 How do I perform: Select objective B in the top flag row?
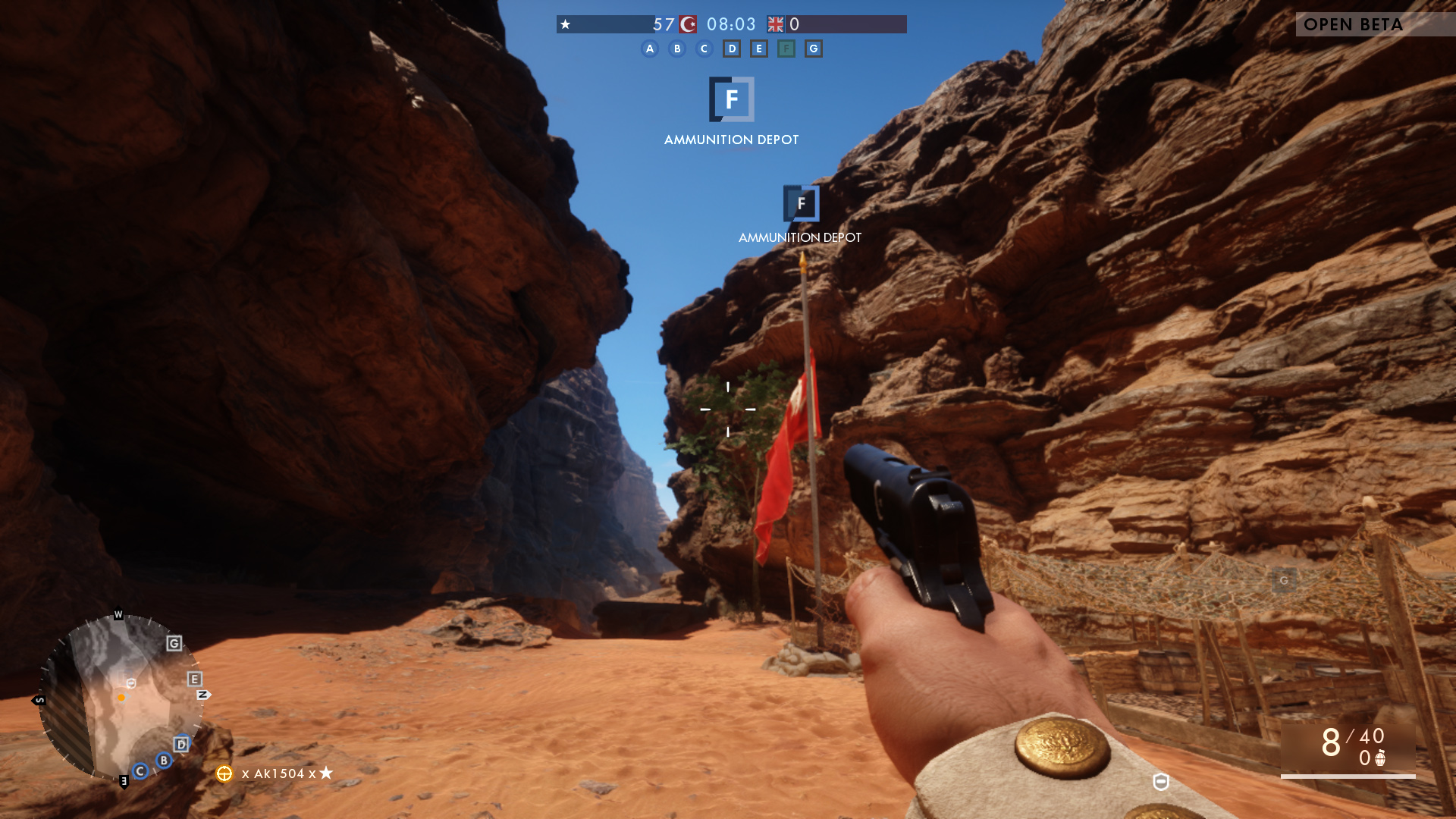point(677,49)
